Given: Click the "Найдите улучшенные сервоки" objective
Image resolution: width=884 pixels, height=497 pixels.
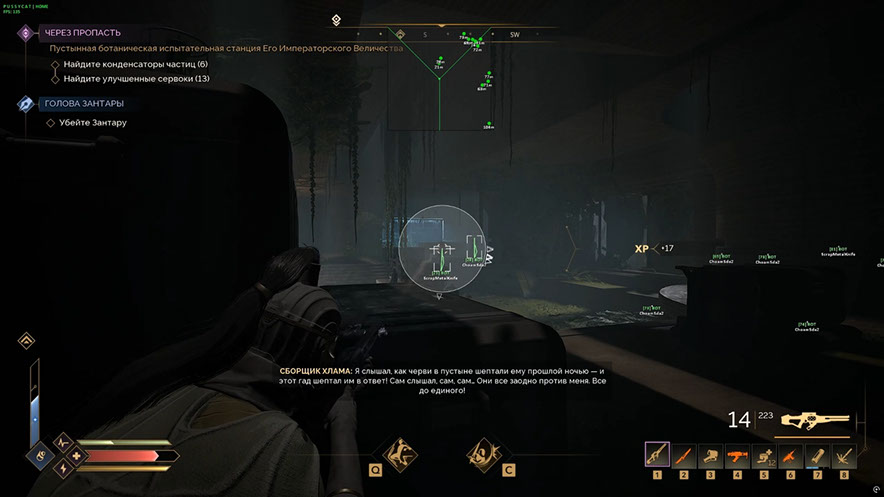Looking at the screenshot, I should 137,78.
